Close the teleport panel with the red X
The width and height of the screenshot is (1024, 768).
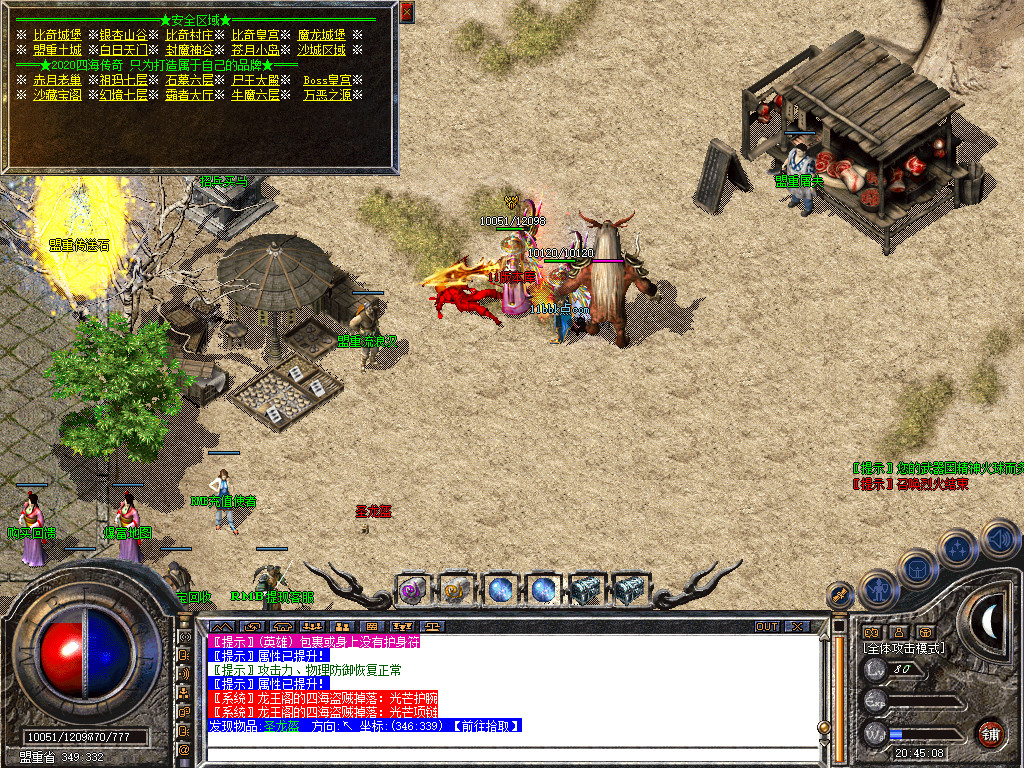(406, 12)
